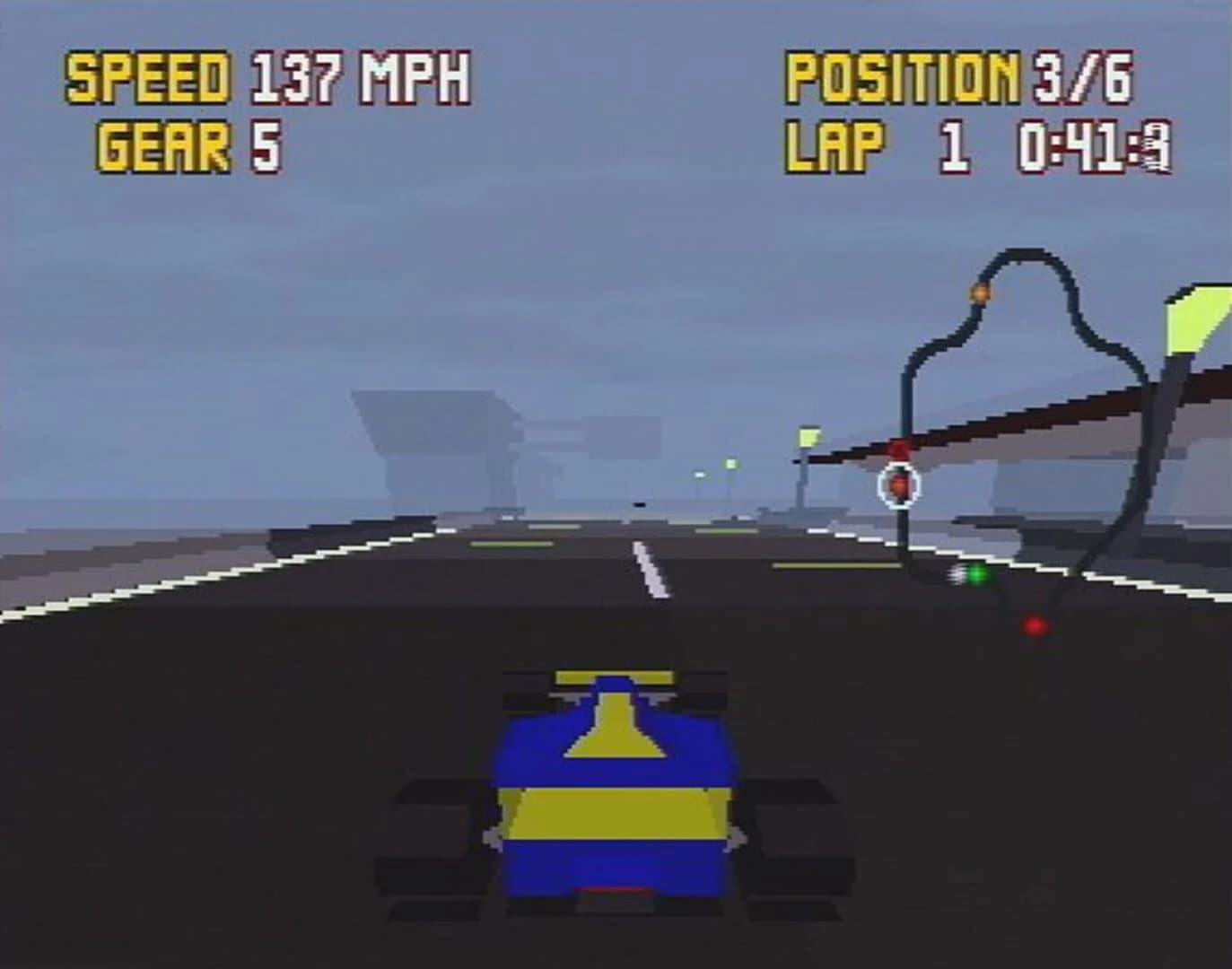The image size is (1232, 969).
Task: Click the red marker near the grandstand roof
Action: click(900, 446)
